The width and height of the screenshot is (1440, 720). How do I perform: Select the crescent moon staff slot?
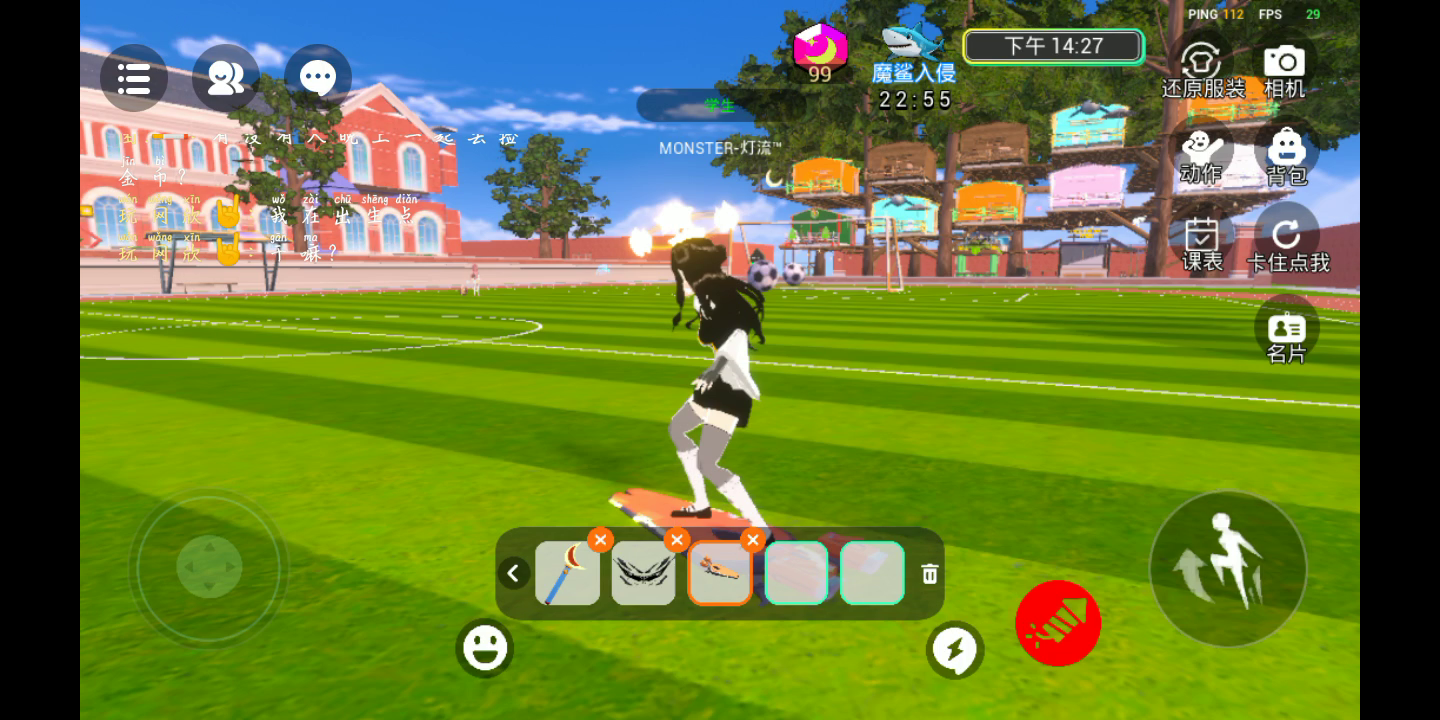pos(567,573)
